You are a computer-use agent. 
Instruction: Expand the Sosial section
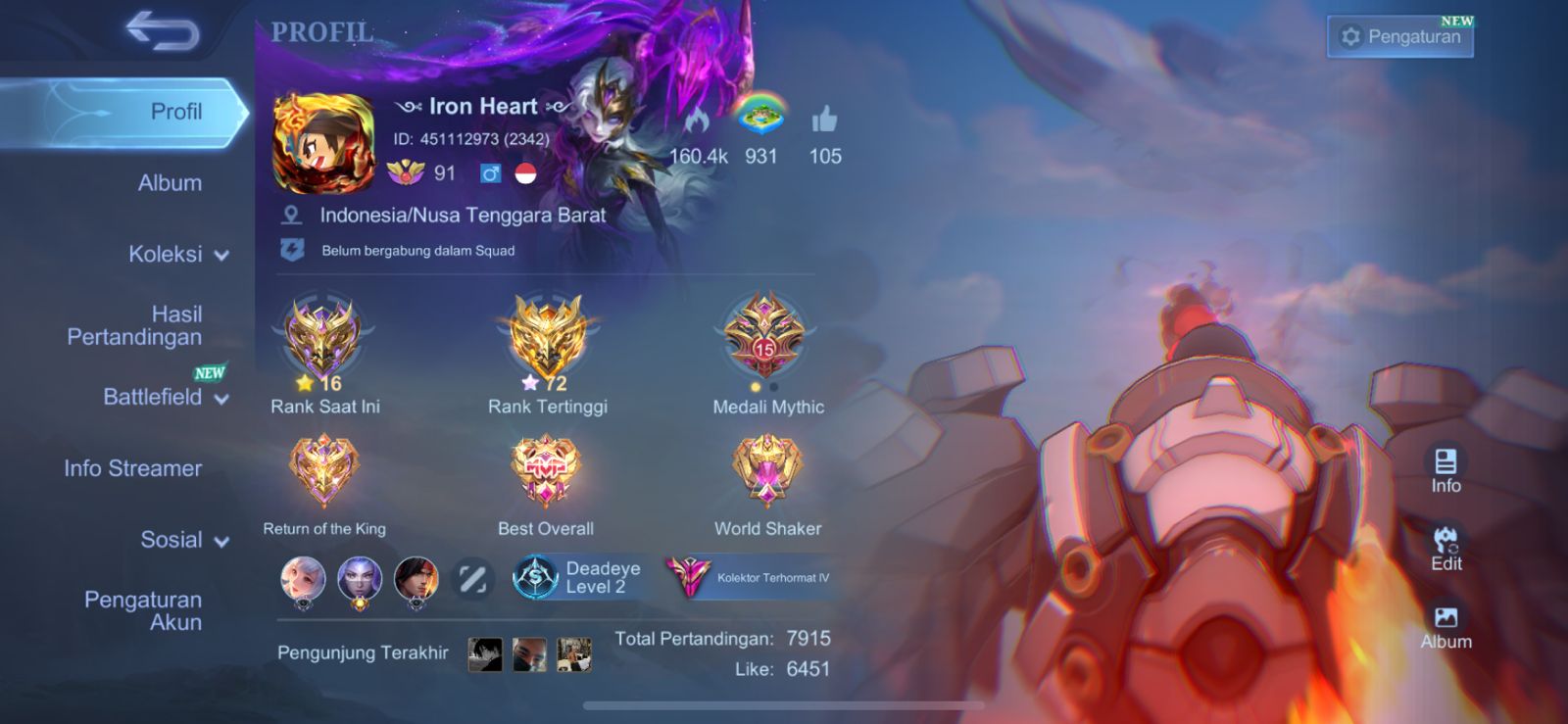pos(183,540)
